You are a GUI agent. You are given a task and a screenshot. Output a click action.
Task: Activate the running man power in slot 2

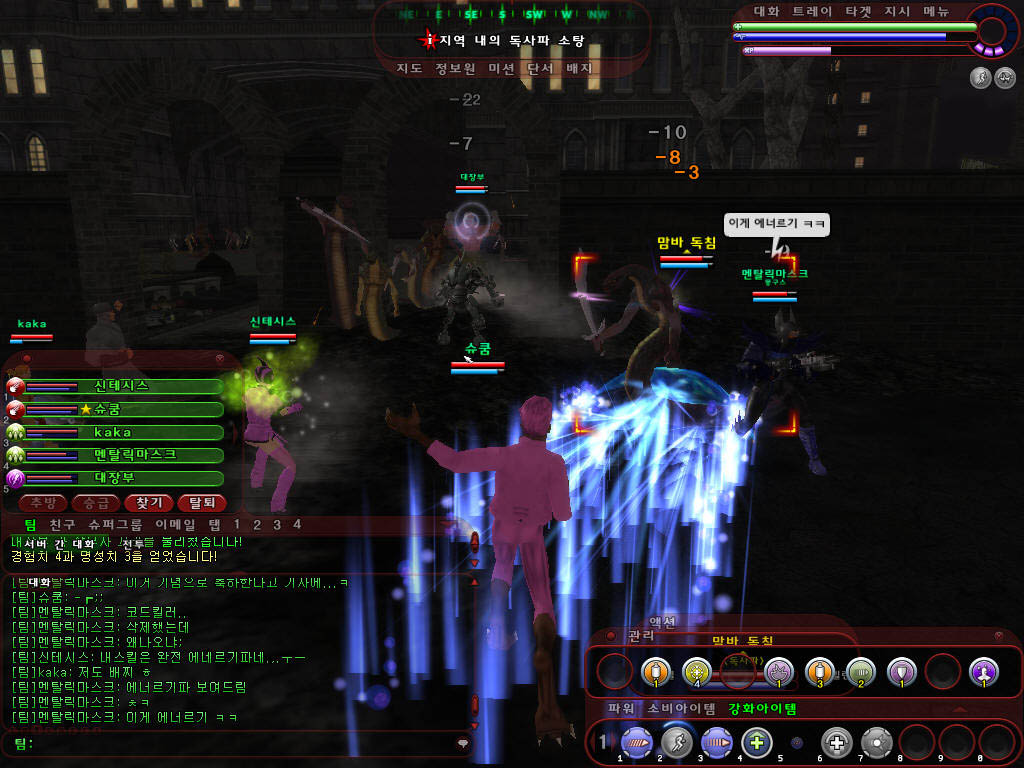tap(676, 743)
